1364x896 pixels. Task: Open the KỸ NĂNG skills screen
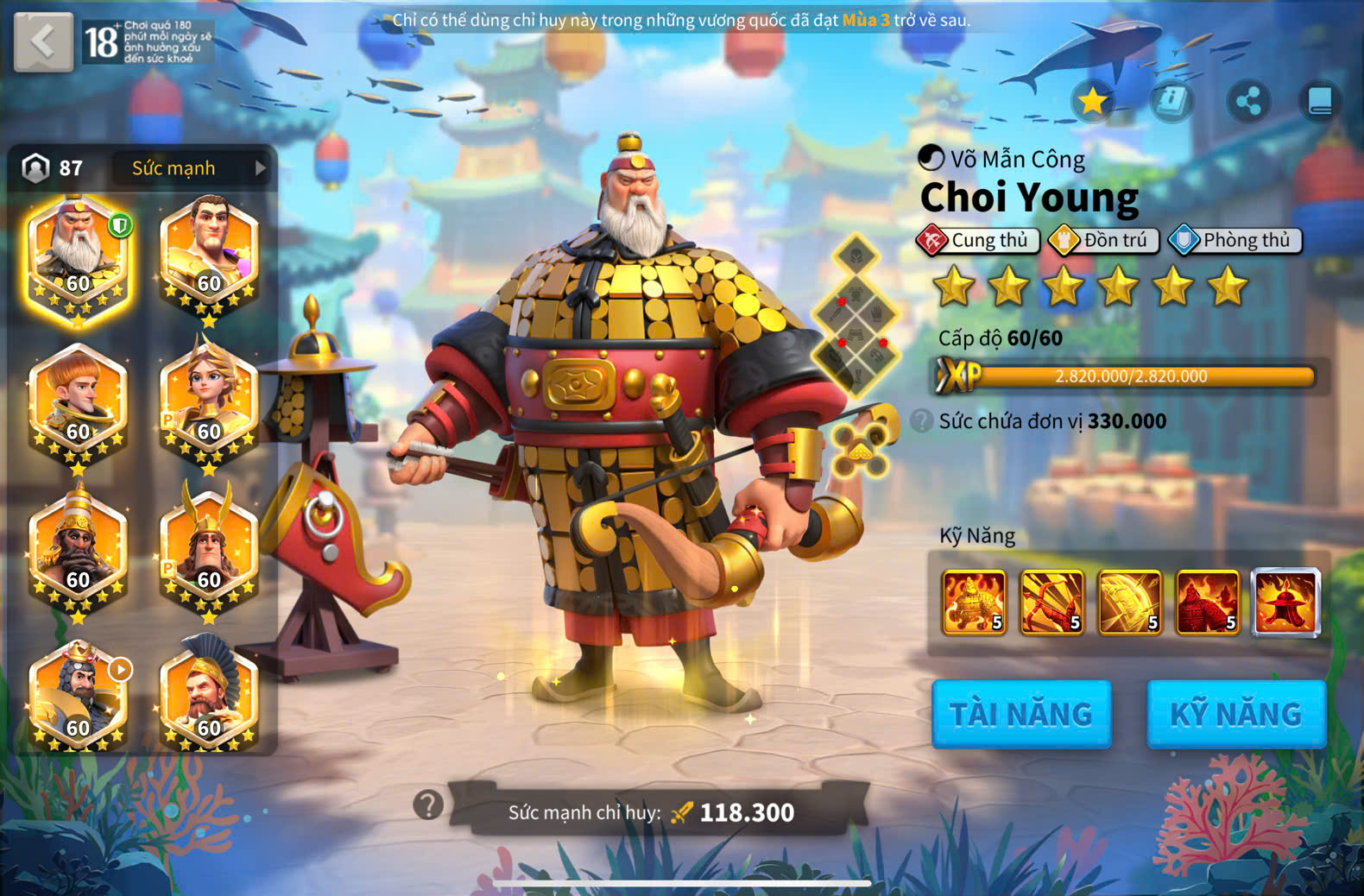click(x=1236, y=714)
